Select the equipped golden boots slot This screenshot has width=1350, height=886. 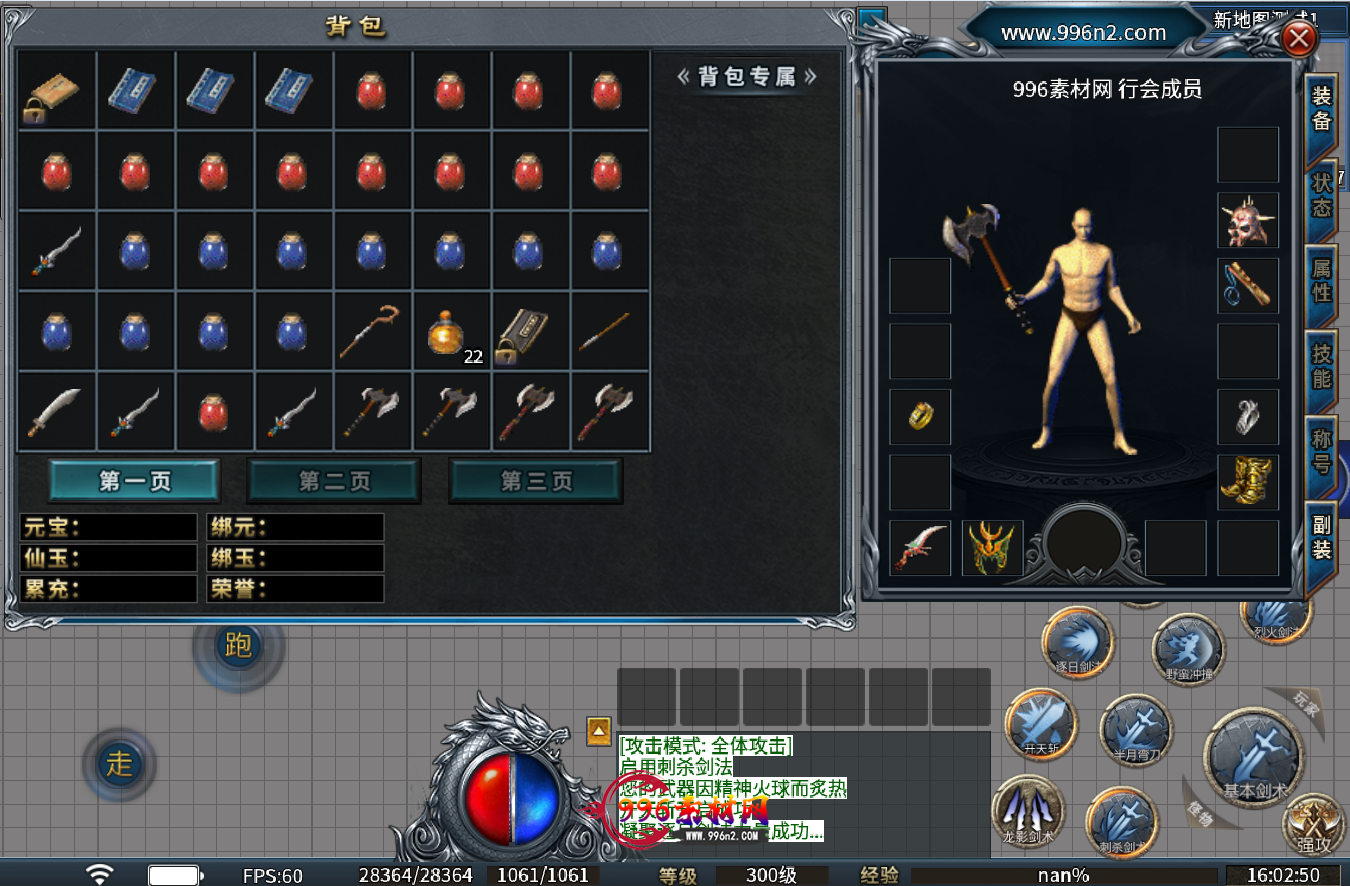(x=1248, y=482)
